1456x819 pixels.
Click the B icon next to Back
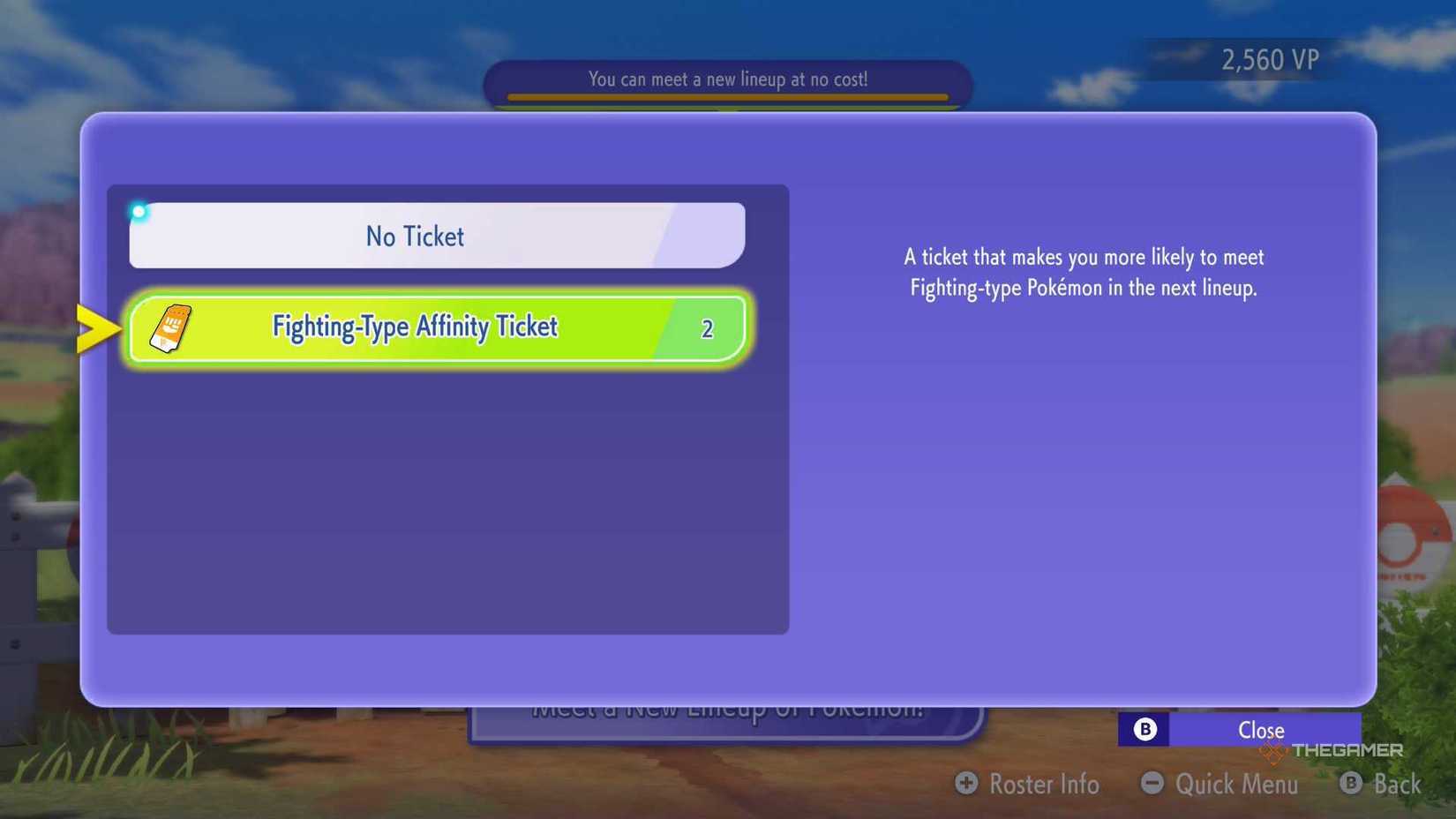[1351, 784]
